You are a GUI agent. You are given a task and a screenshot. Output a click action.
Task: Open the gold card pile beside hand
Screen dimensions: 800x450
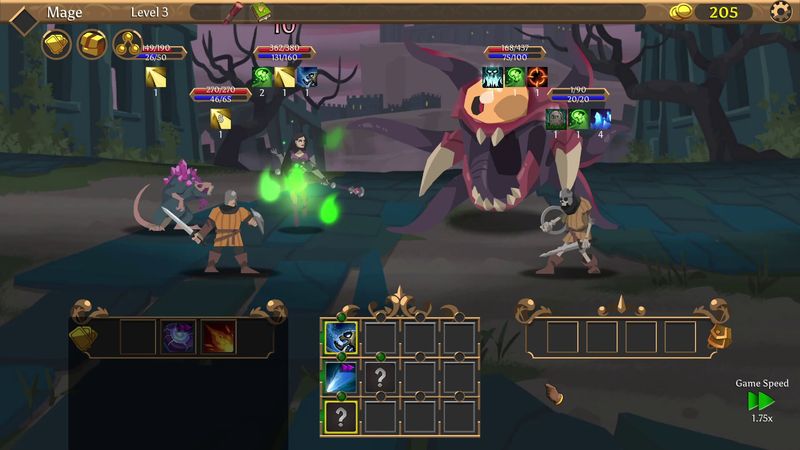[x=83, y=337]
